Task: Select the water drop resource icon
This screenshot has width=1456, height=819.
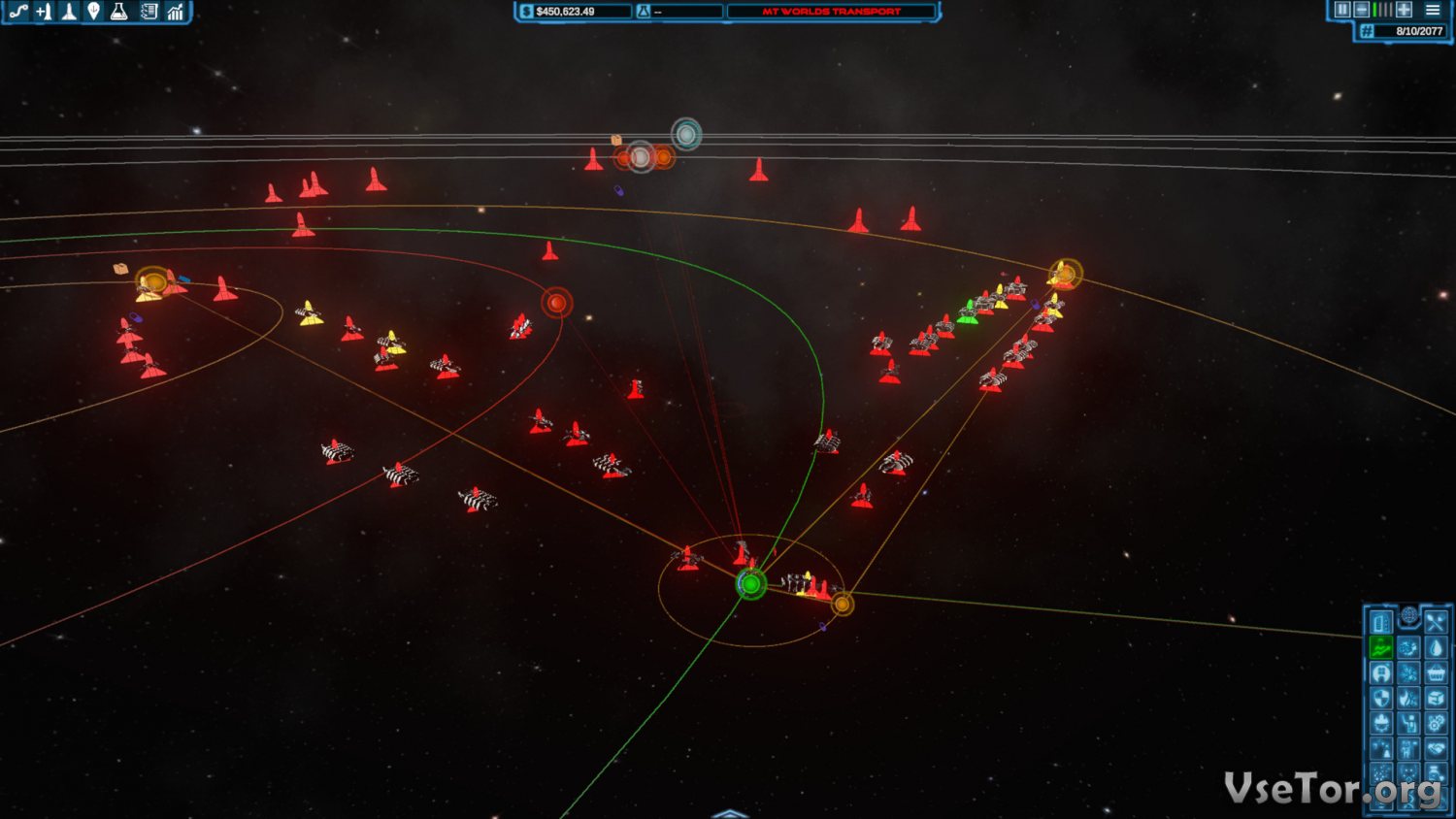Action: pyautogui.click(x=1436, y=647)
